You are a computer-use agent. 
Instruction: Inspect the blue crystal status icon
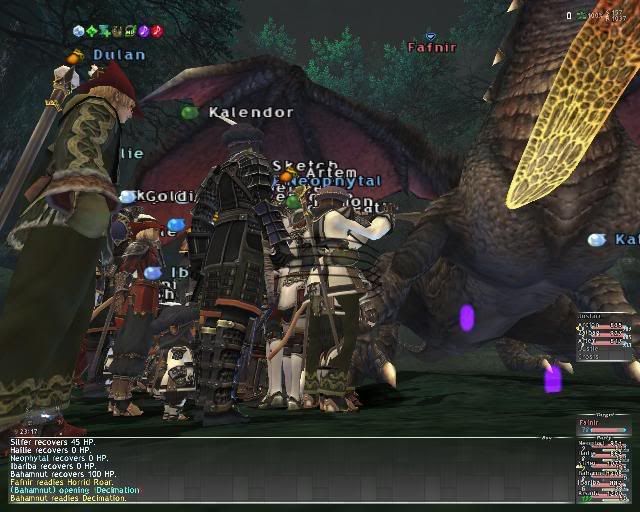(x=80, y=31)
